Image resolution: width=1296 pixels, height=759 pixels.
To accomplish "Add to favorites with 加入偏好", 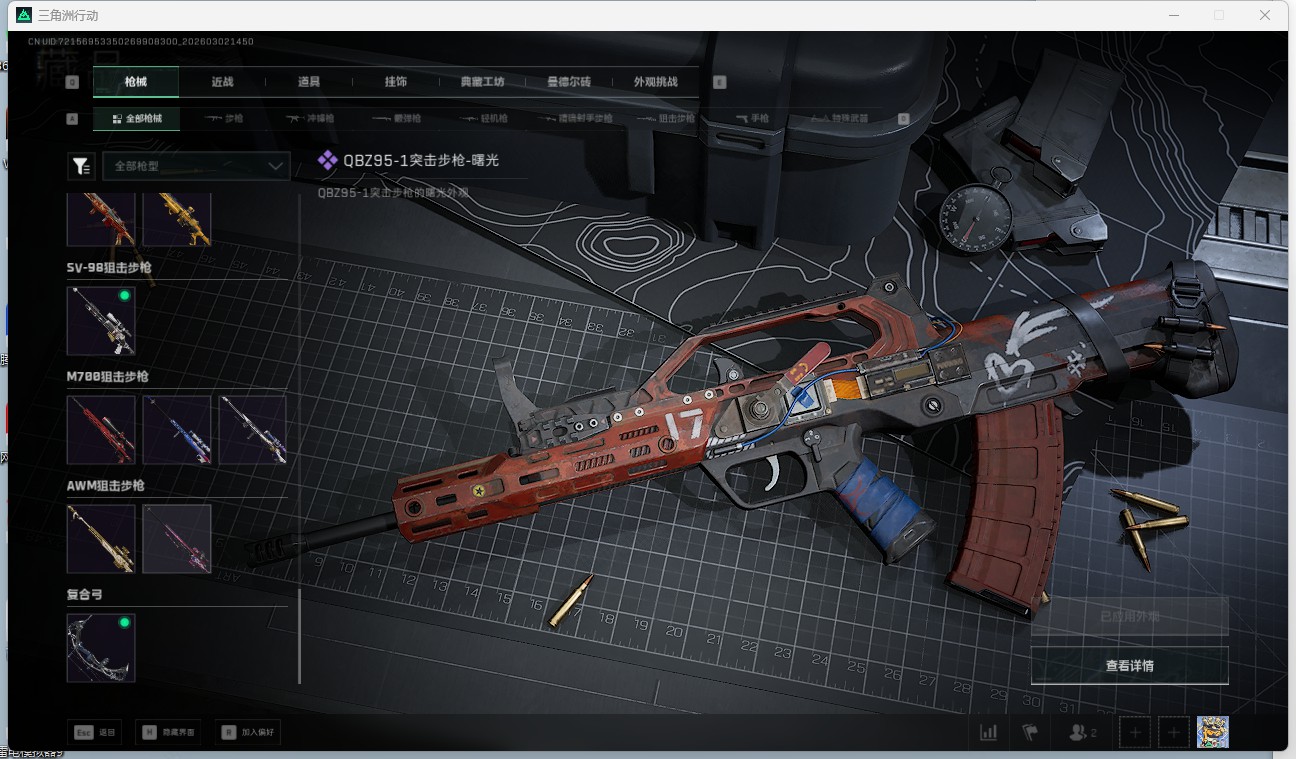I will coord(248,732).
